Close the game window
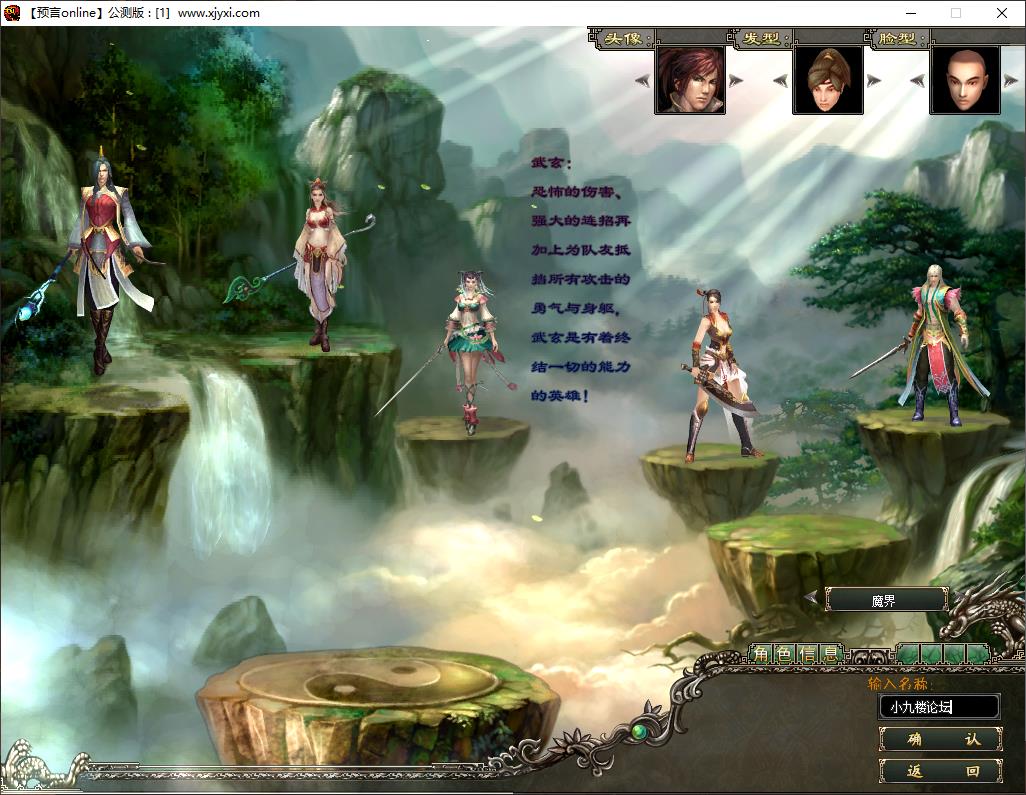Screen dimensions: 1026x795 tap(1002, 13)
